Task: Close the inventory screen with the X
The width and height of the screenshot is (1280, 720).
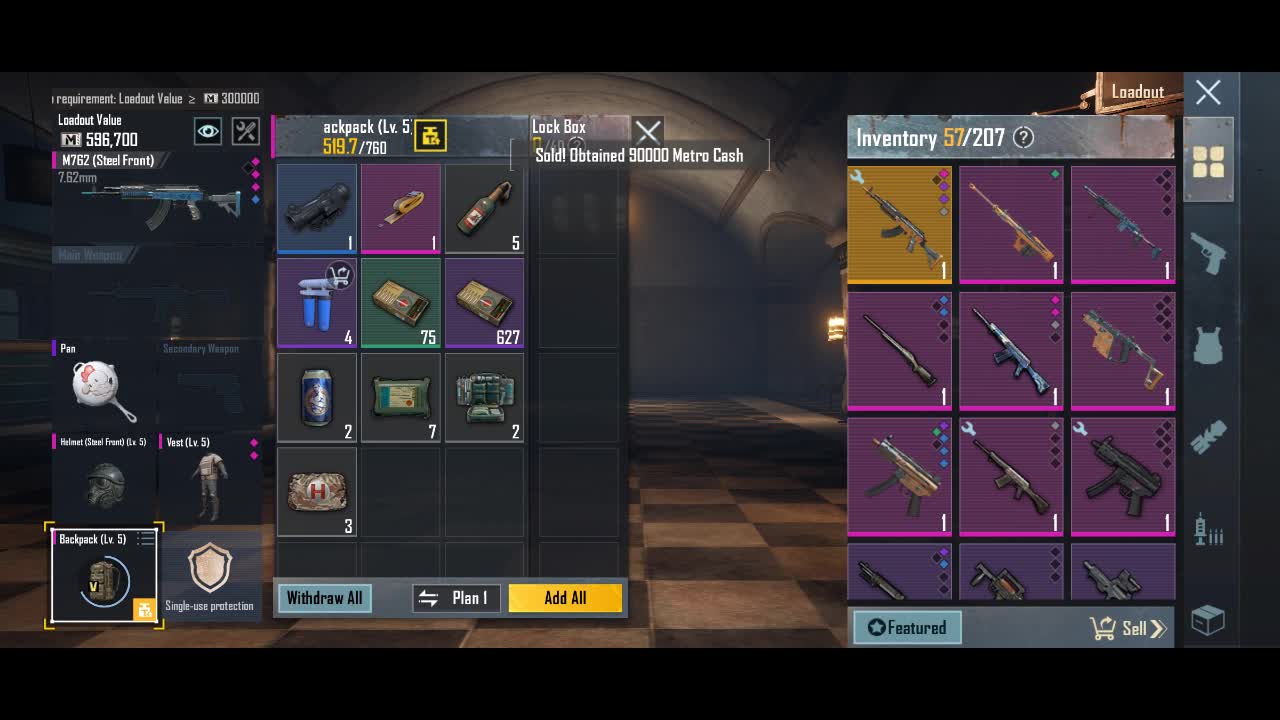Action: pyautogui.click(x=1208, y=93)
